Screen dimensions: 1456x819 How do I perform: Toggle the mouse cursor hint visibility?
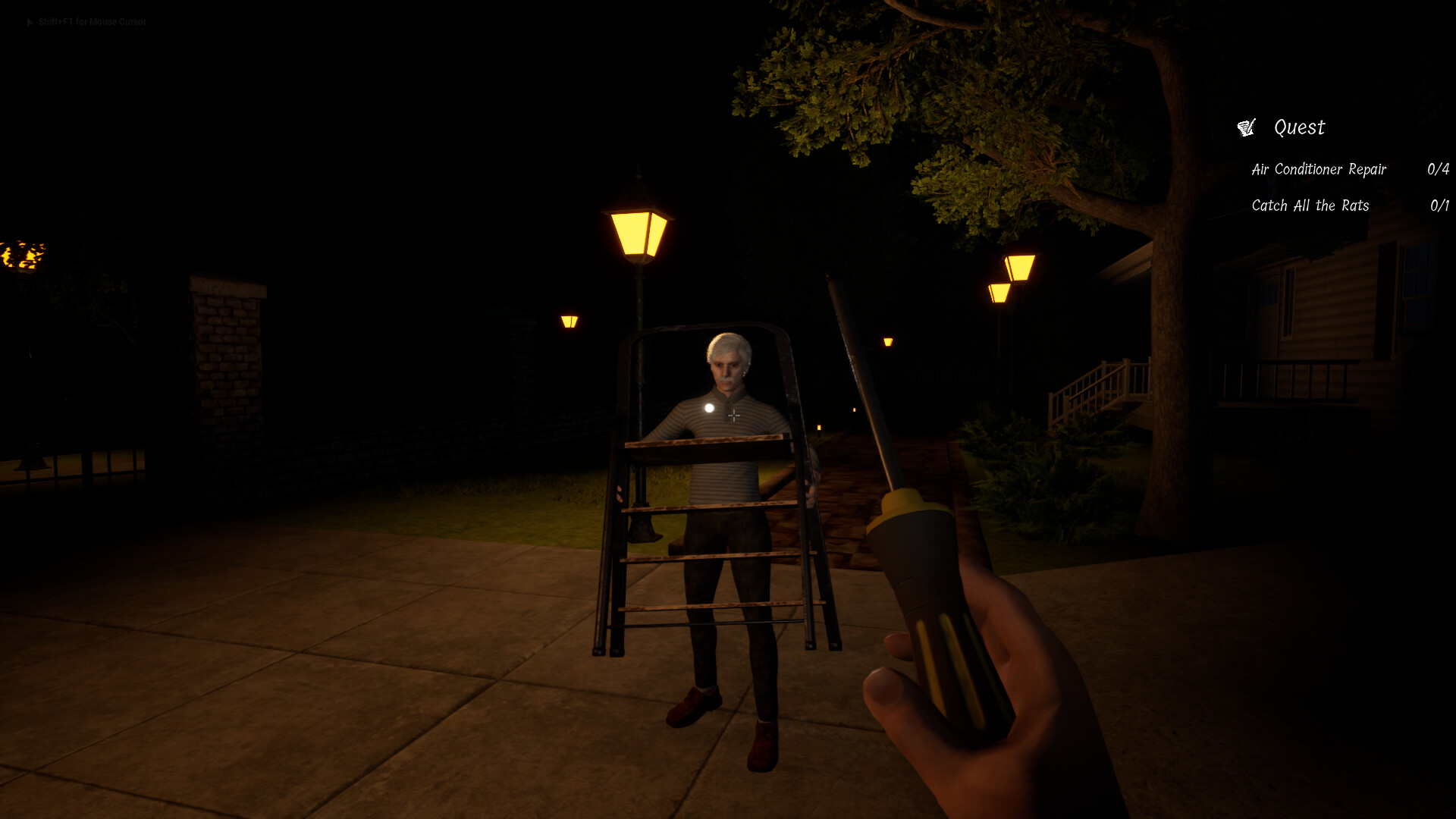91,22
